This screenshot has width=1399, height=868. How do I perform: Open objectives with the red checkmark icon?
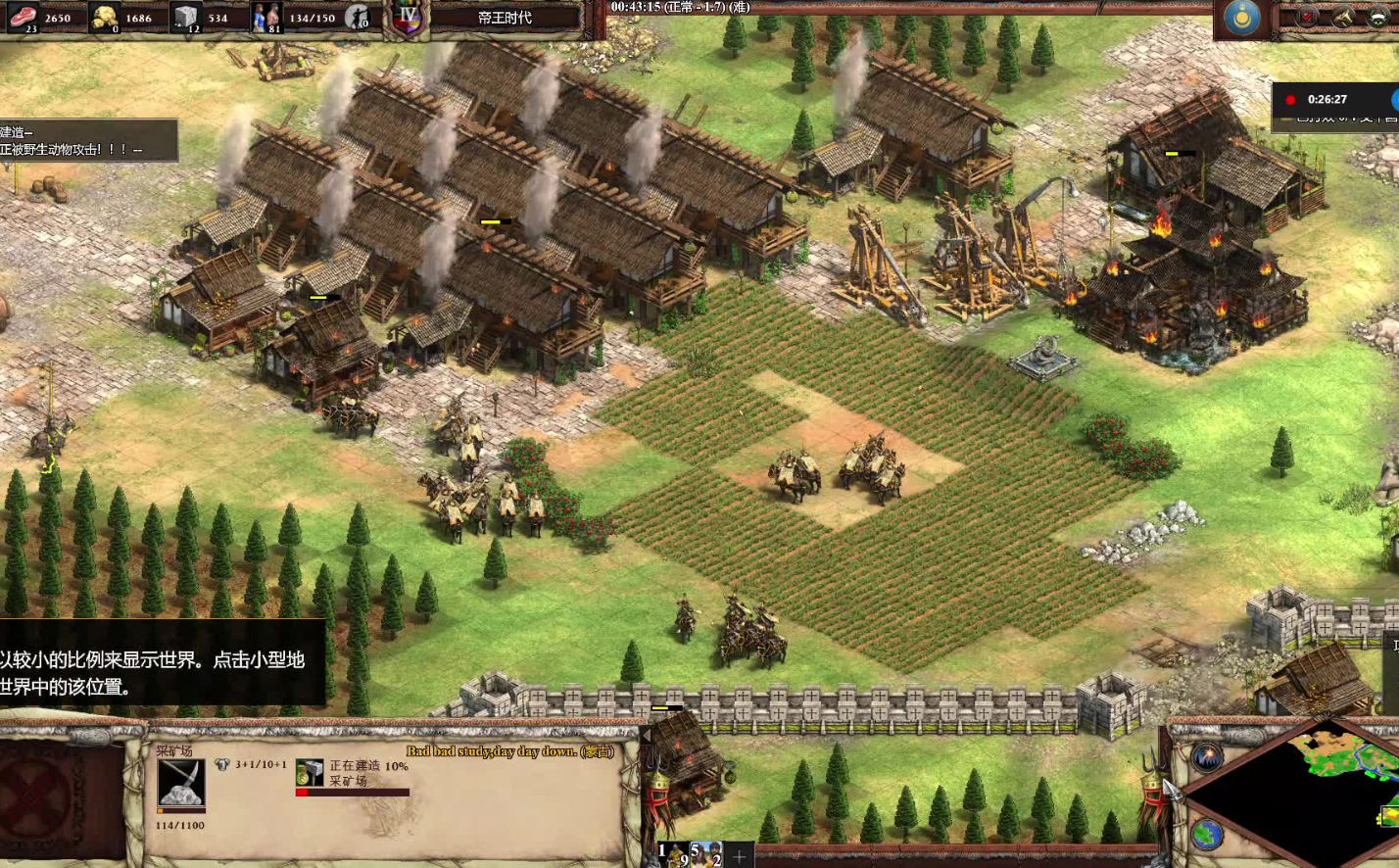[x=1308, y=17]
